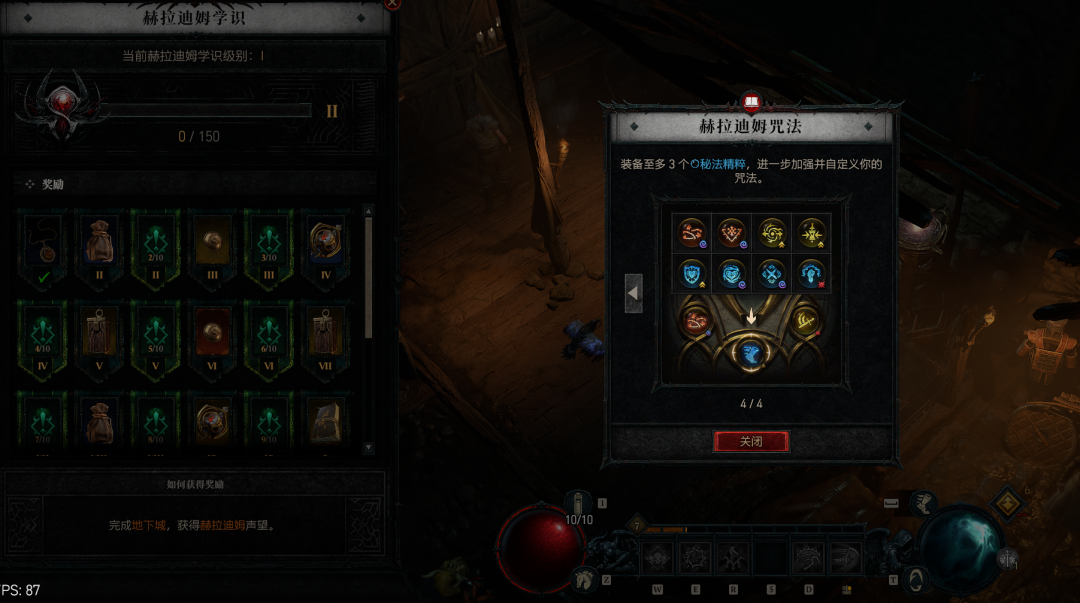
Task: Select the blue shield spell in the second row
Action: [691, 273]
